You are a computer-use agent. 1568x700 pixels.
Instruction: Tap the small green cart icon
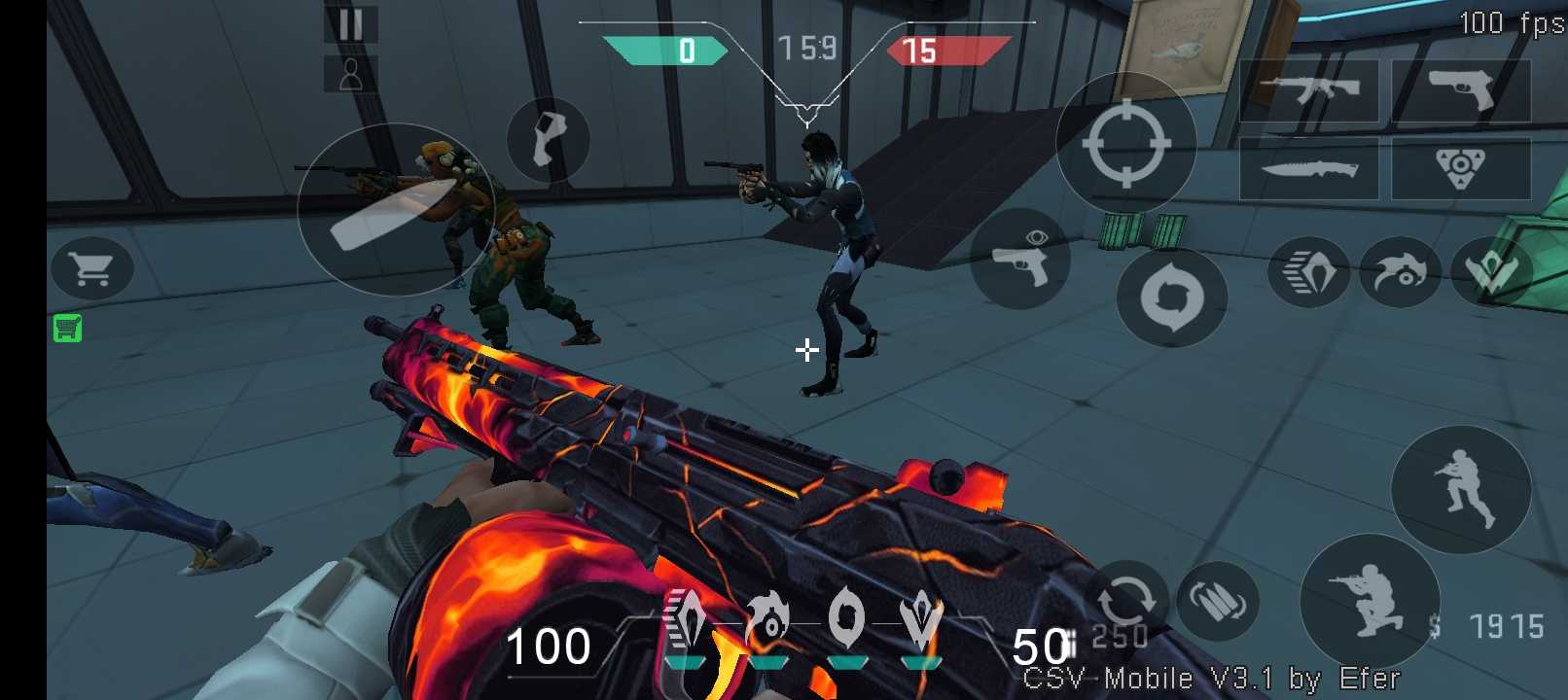[x=67, y=329]
